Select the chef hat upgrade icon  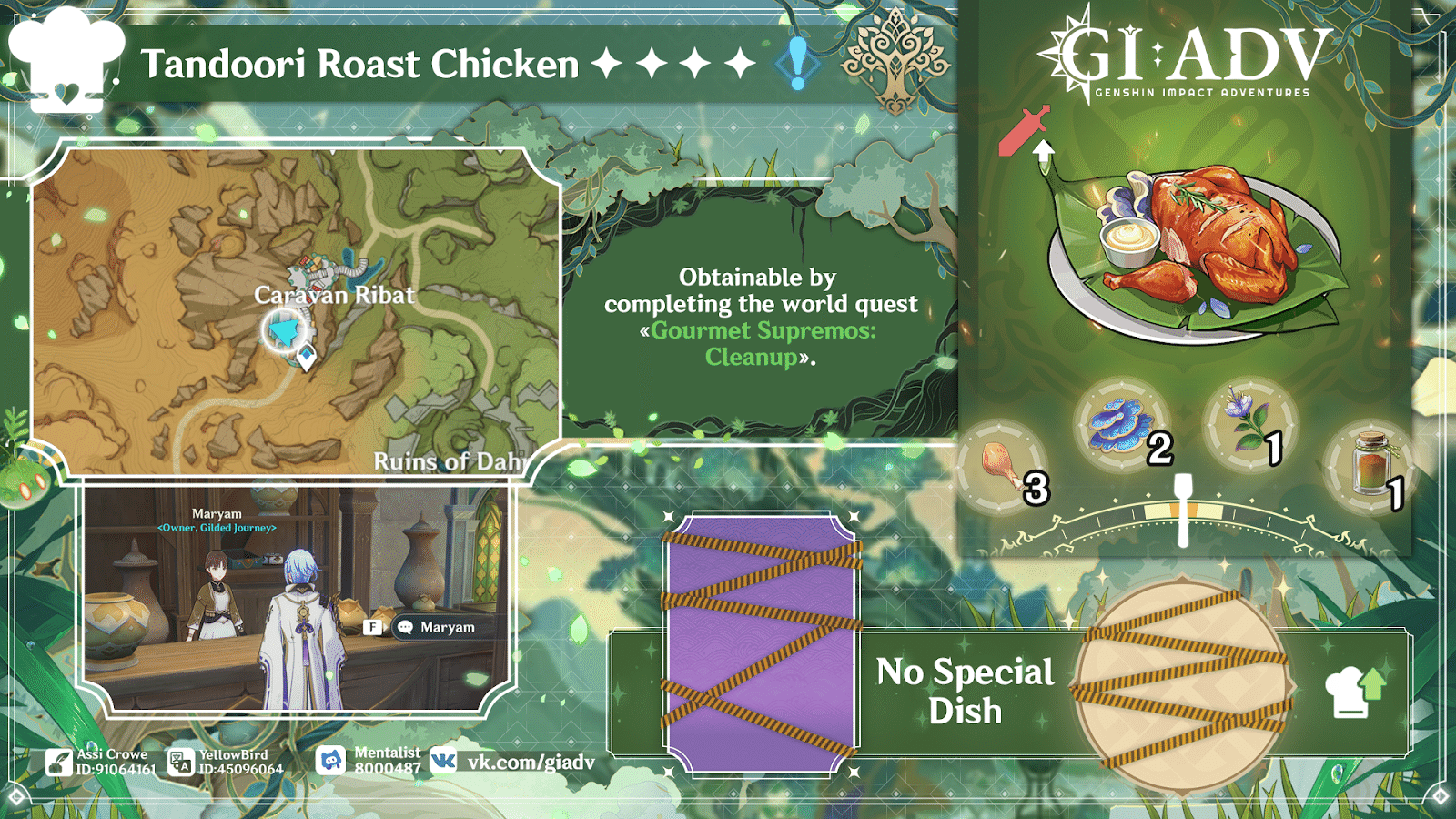[x=1354, y=693]
